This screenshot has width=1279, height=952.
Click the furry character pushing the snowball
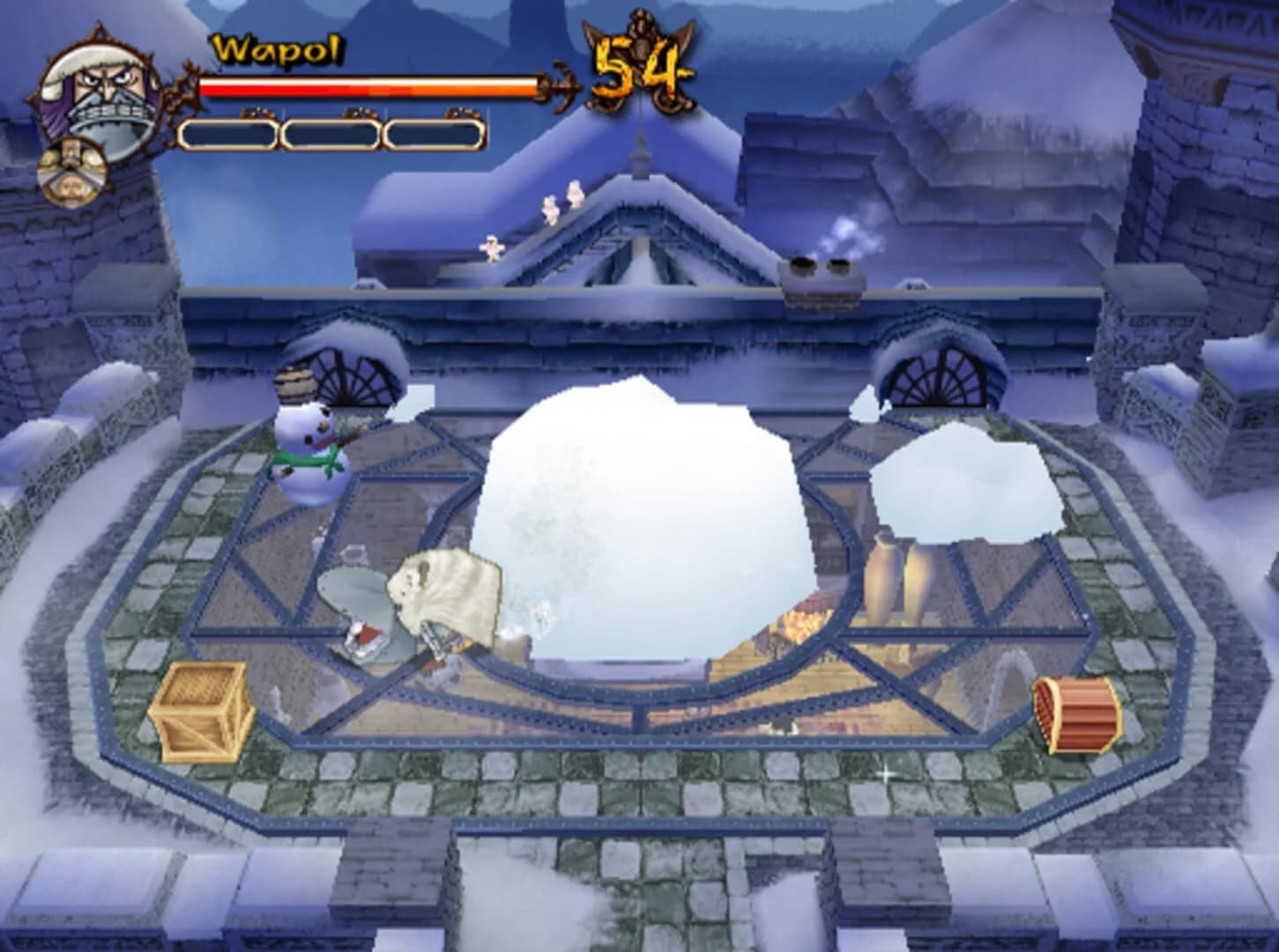445,599
